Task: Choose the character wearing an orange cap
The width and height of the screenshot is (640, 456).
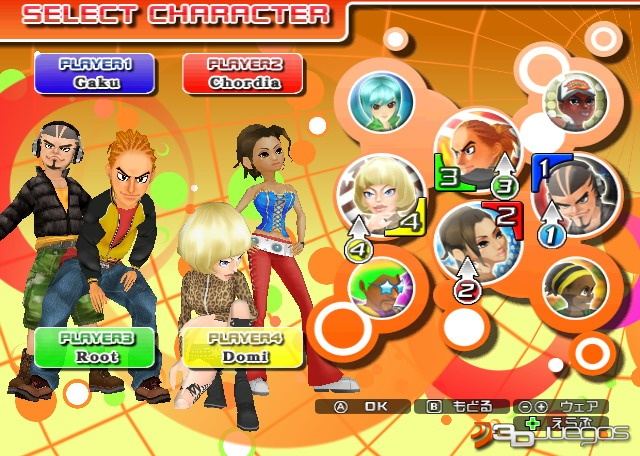Action: click(x=574, y=100)
